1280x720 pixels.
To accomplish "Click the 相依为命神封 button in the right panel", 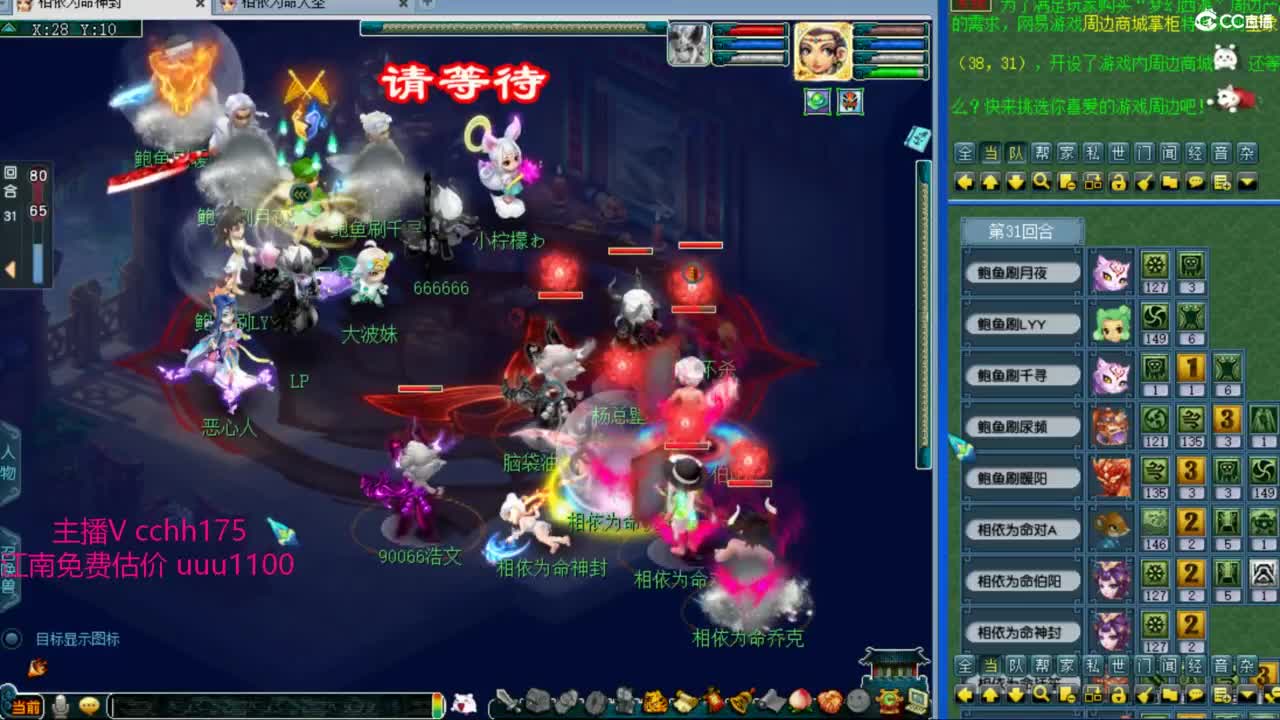I will (1022, 632).
